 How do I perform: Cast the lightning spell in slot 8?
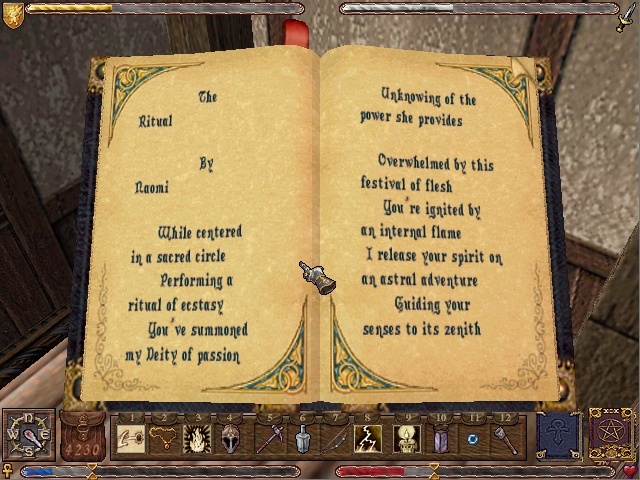coord(370,437)
